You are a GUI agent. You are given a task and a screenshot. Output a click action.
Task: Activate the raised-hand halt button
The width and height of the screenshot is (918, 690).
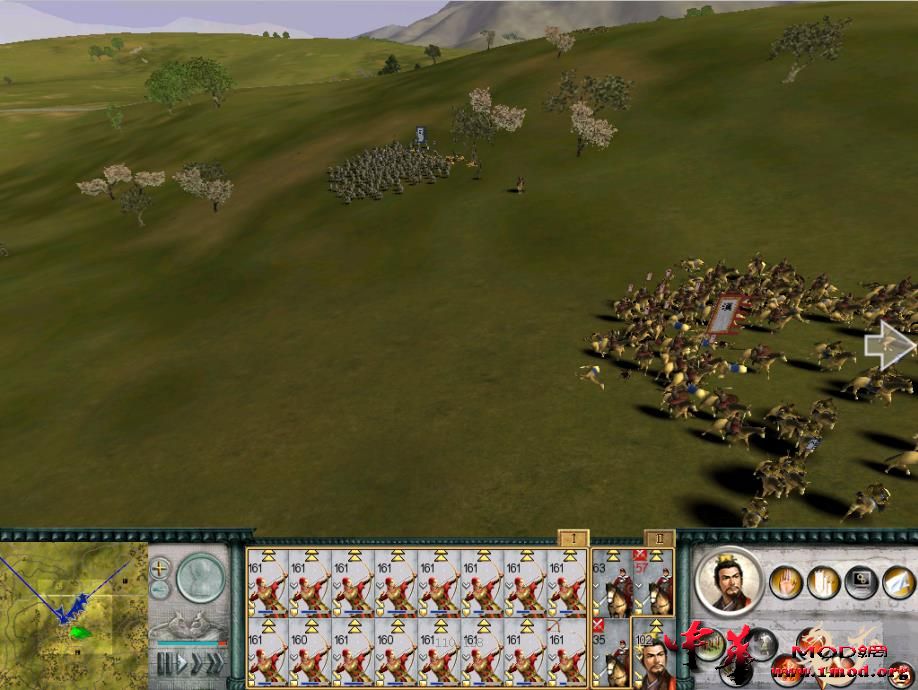784,581
